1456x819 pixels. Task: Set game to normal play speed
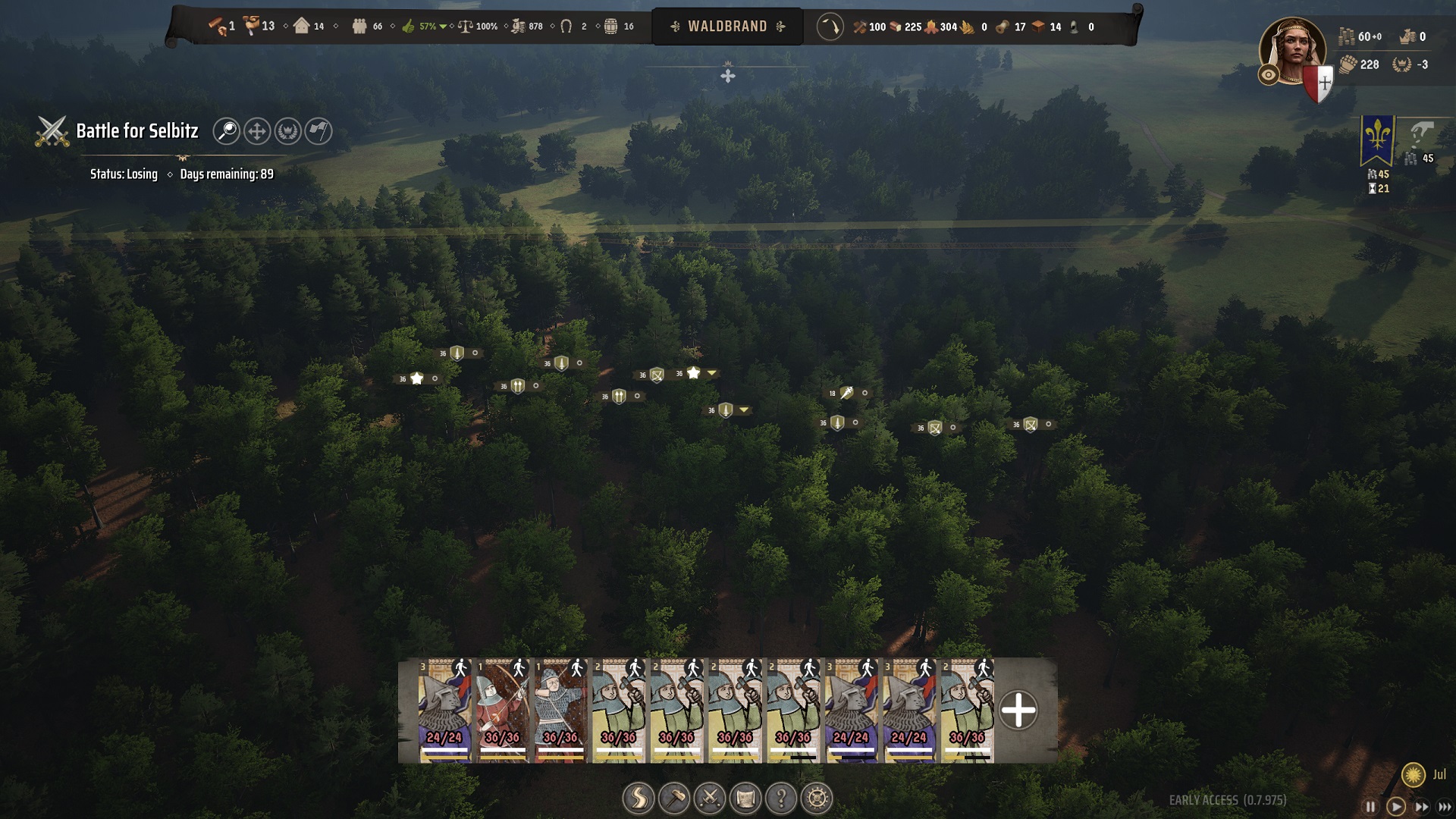click(1395, 807)
